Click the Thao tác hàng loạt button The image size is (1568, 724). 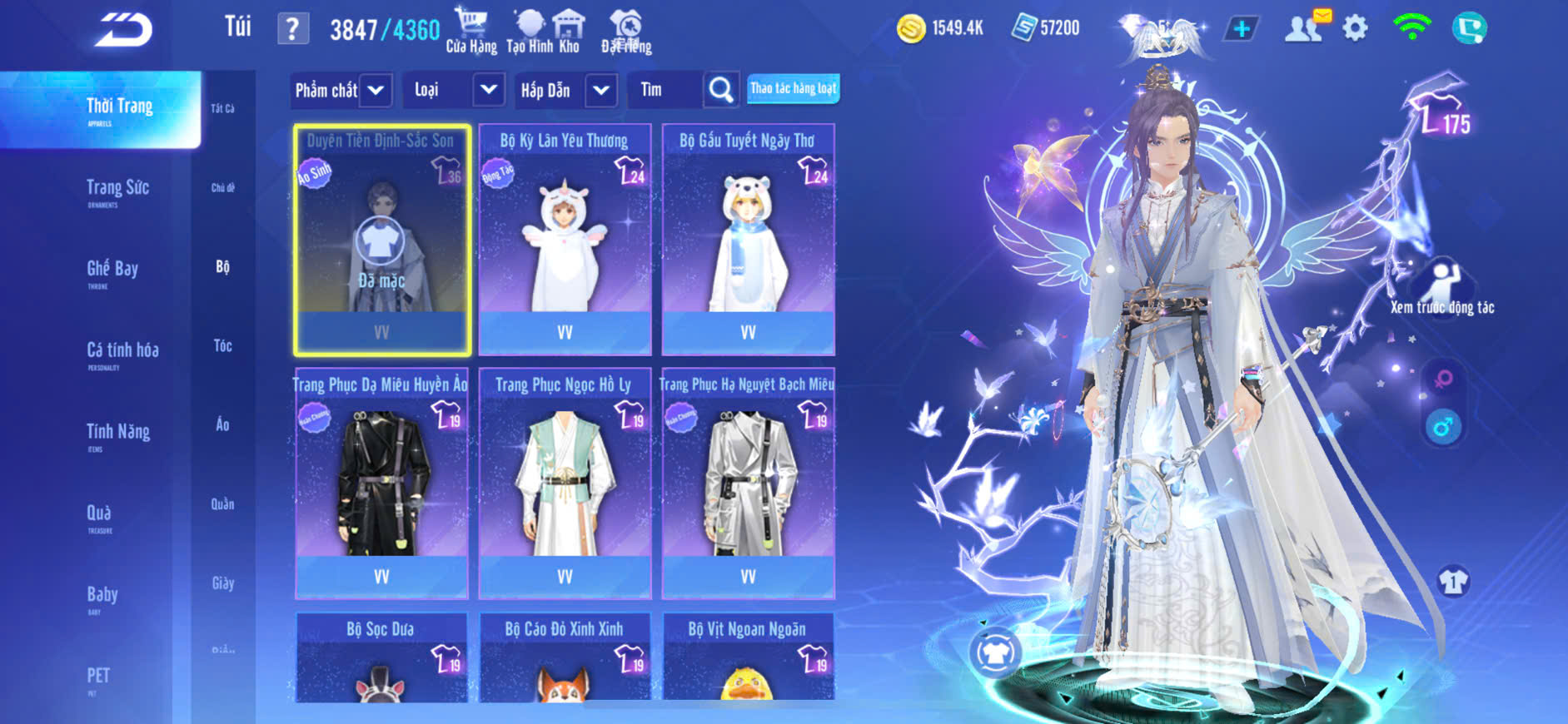click(793, 88)
